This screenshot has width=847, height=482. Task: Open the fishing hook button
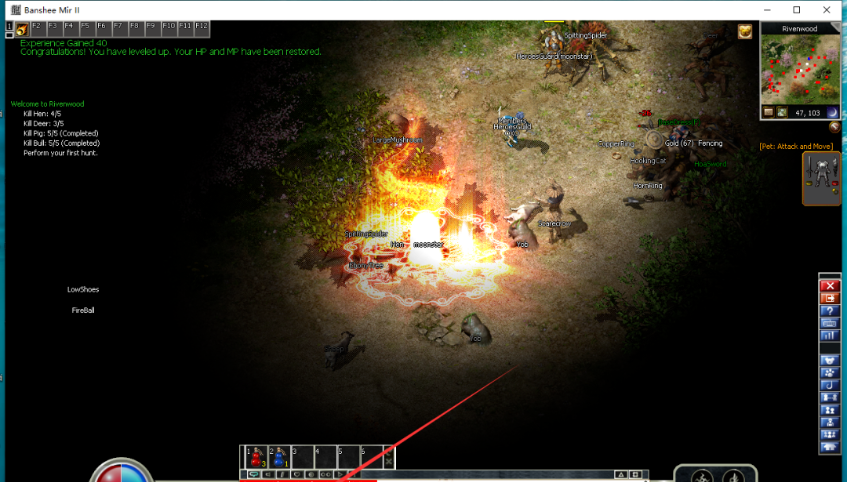(x=828, y=385)
